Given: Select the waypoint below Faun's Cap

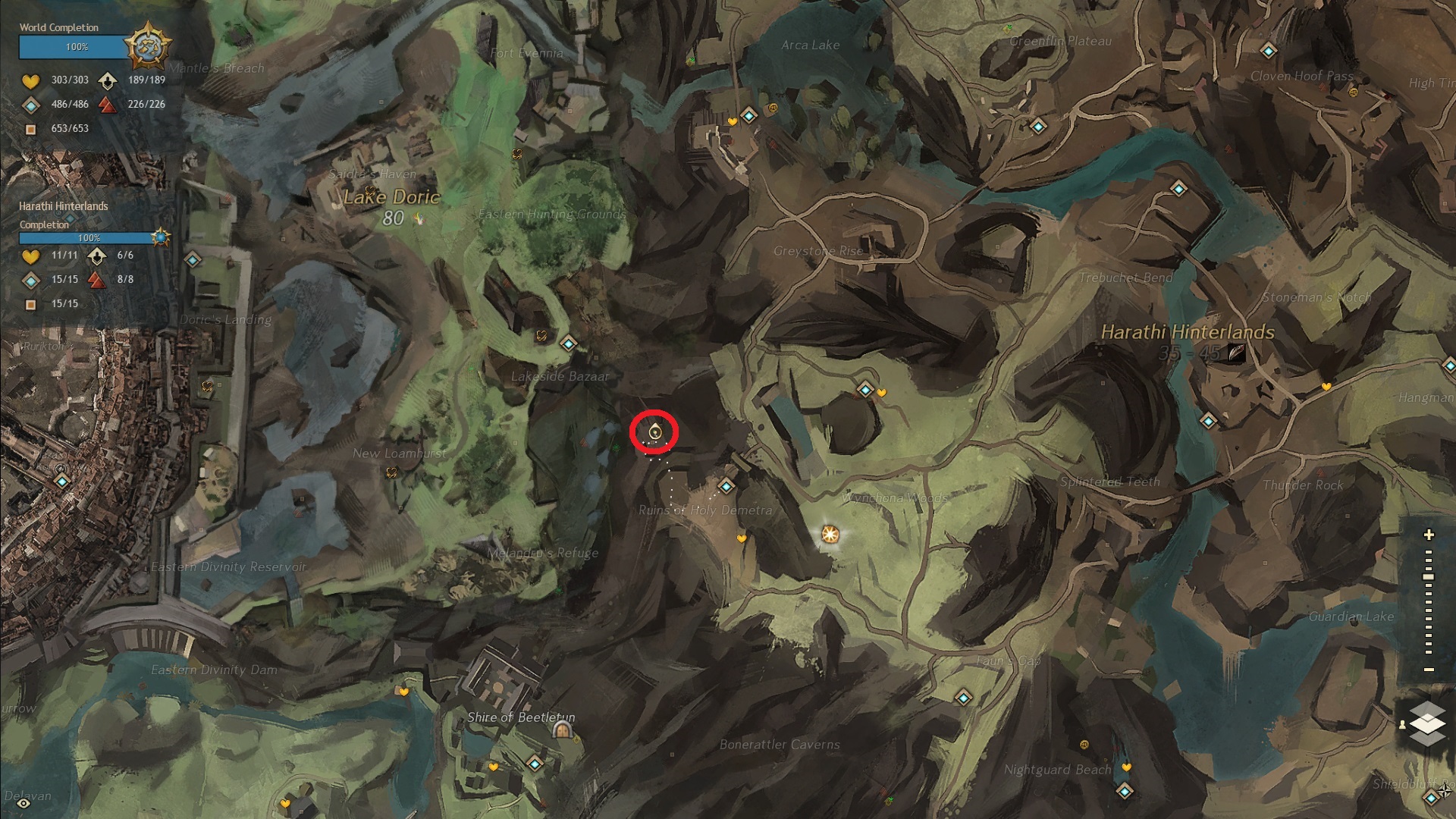Looking at the screenshot, I should [x=963, y=698].
